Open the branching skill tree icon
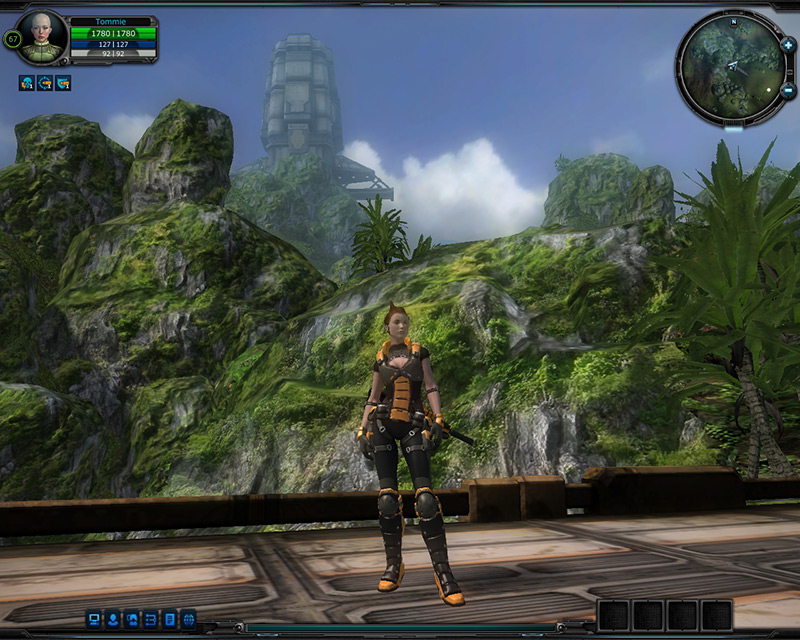Viewport: 800px width, 640px height. point(151,618)
